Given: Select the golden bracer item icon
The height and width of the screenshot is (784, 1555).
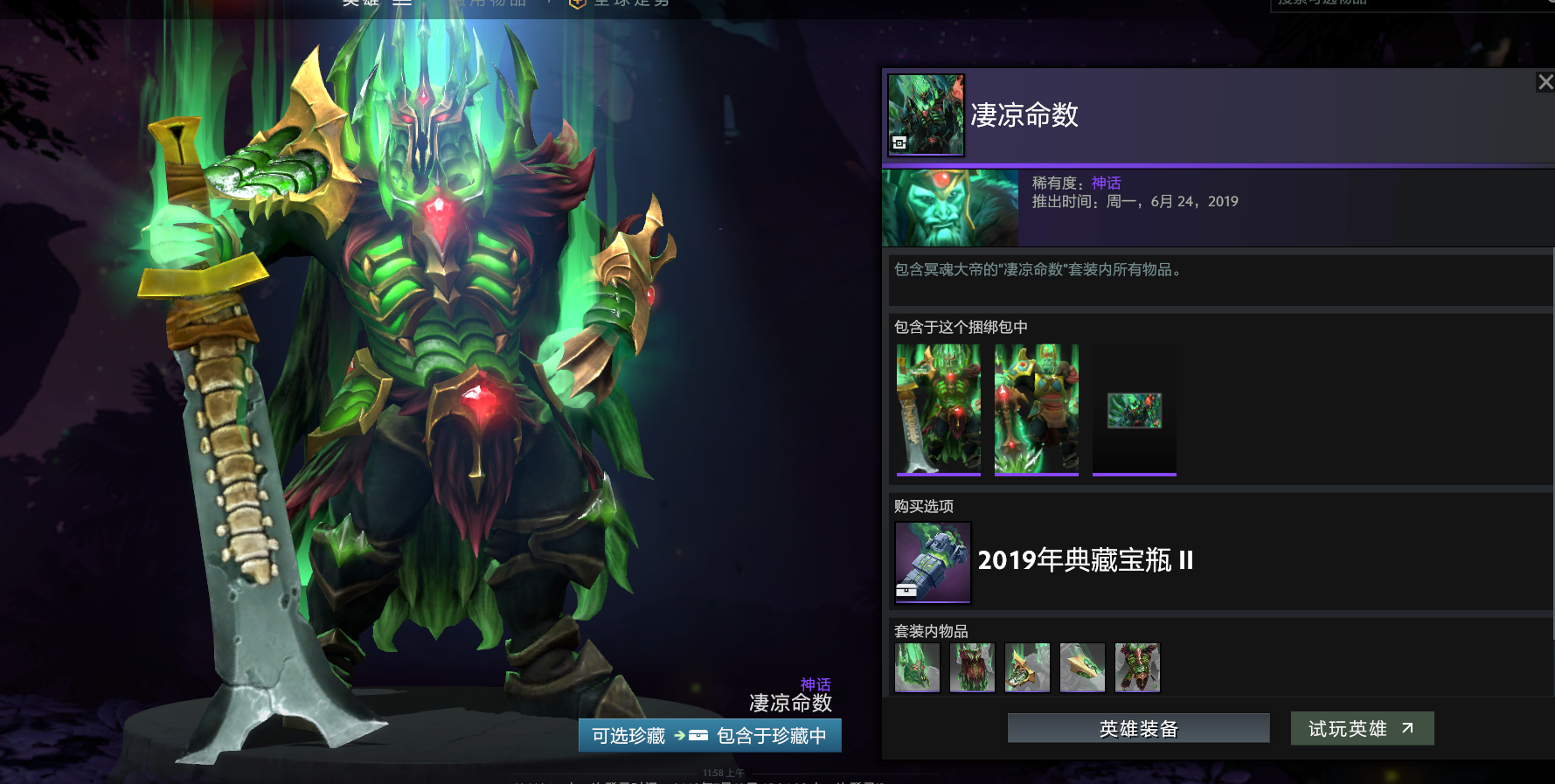Looking at the screenshot, I should (x=1082, y=667).
